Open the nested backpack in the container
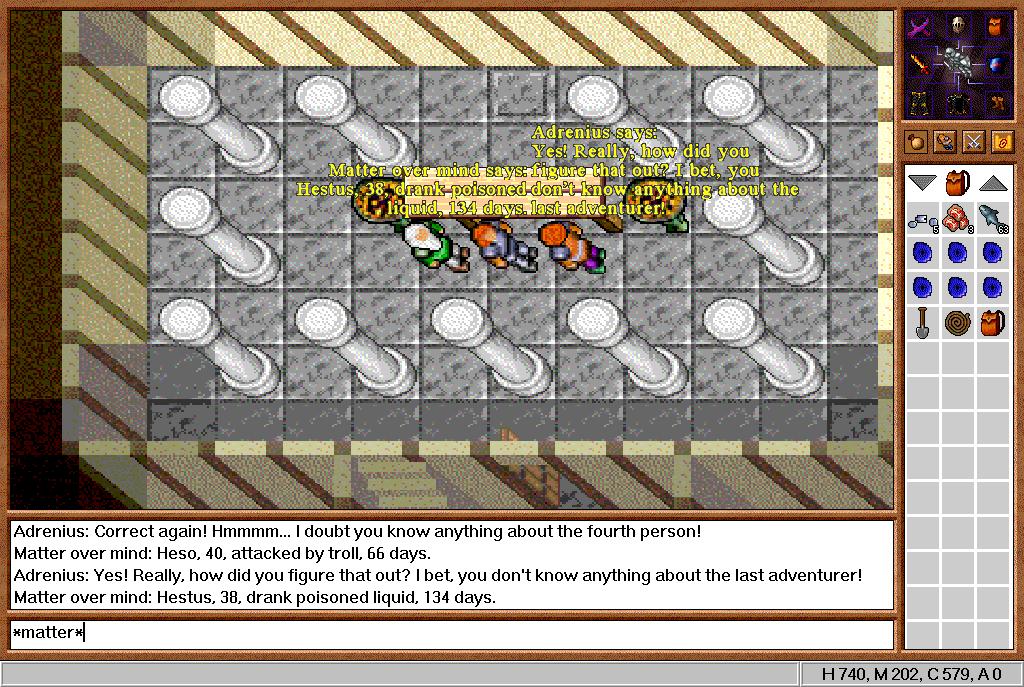The width and height of the screenshot is (1024, 687). (x=991, y=322)
